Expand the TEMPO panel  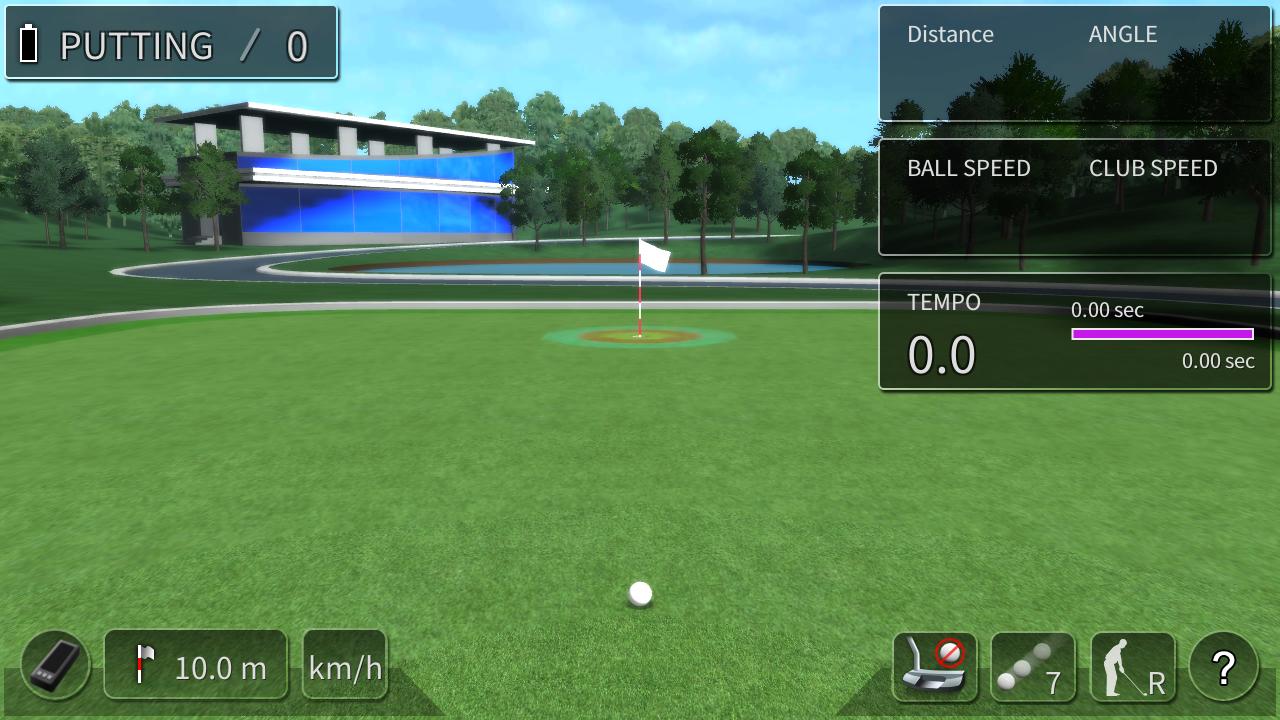click(1075, 330)
